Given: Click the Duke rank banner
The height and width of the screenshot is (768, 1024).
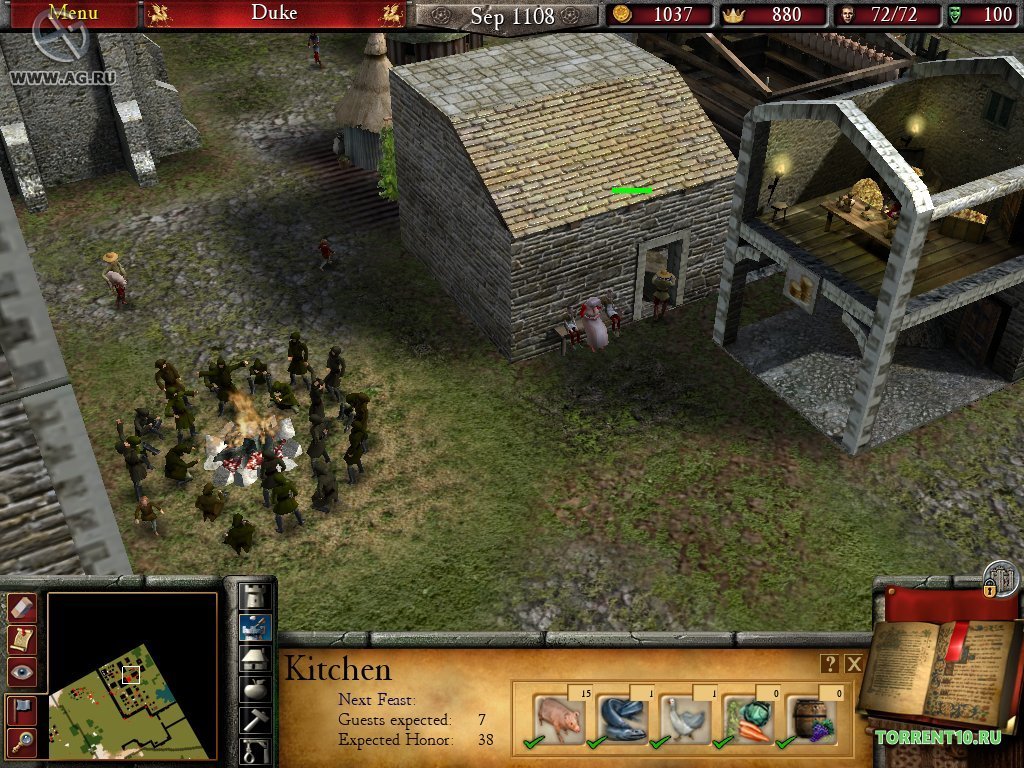Looking at the screenshot, I should click(274, 13).
